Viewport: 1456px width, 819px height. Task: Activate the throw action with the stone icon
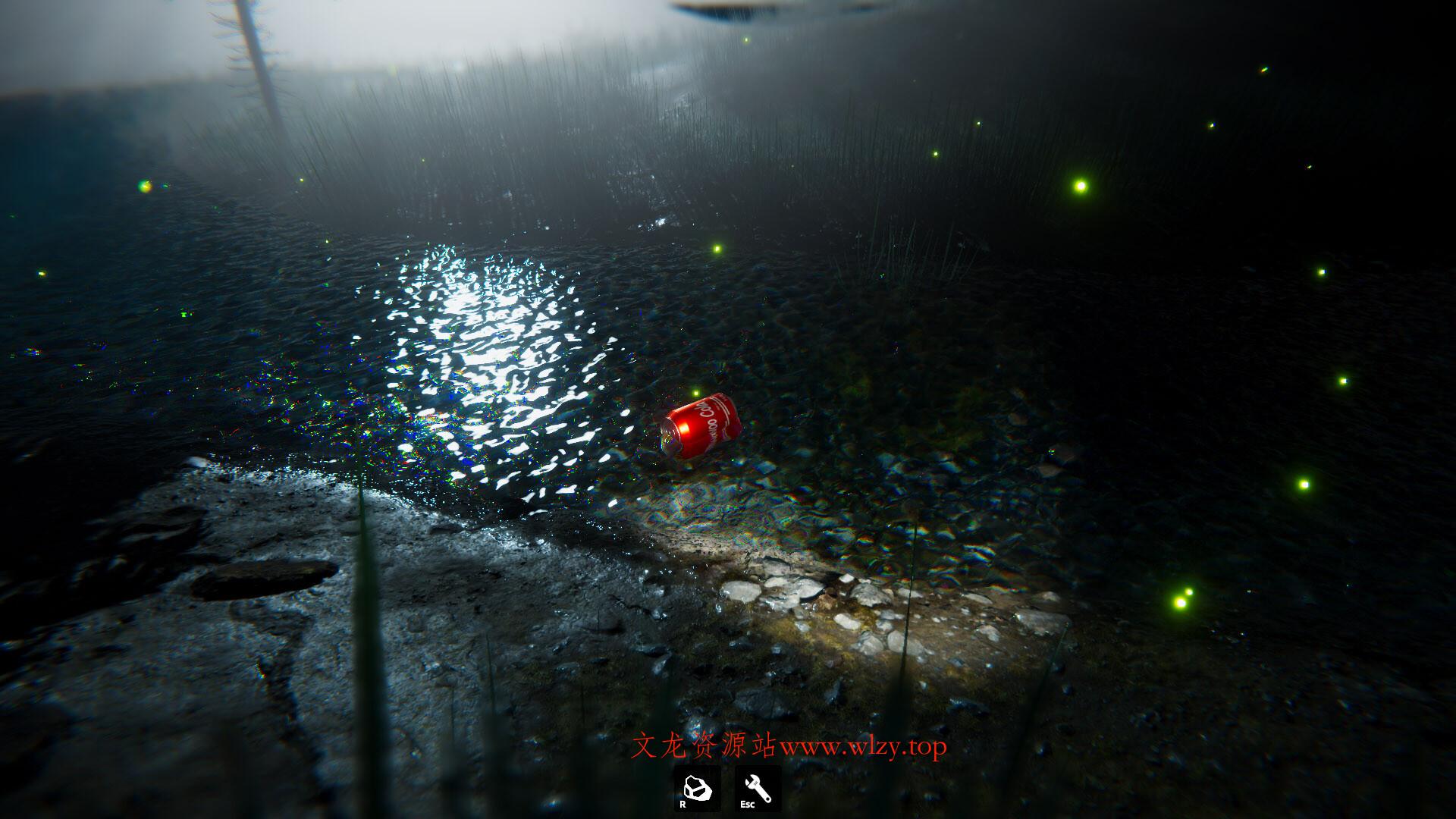click(x=698, y=787)
